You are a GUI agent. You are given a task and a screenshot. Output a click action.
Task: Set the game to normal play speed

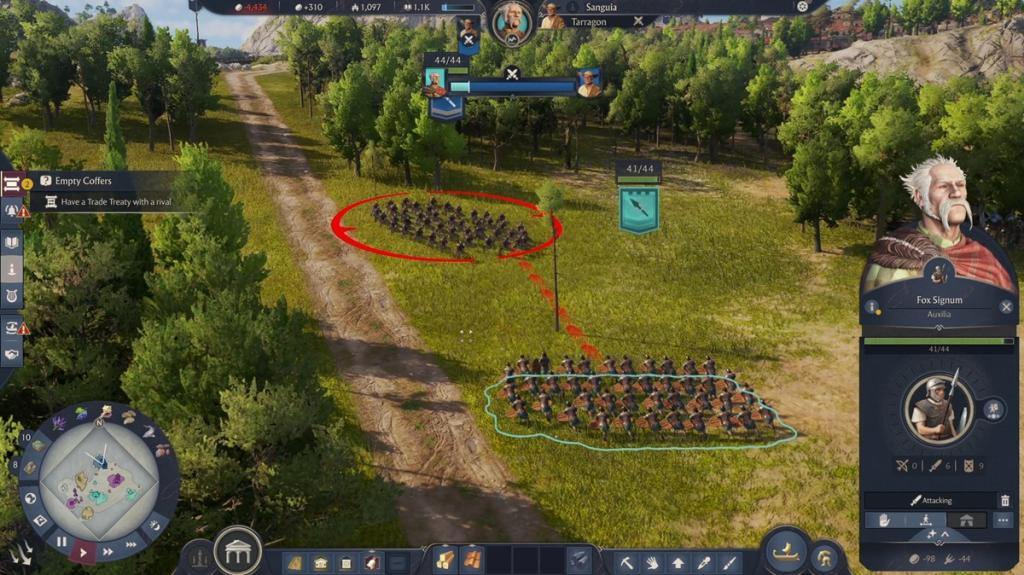coord(84,551)
